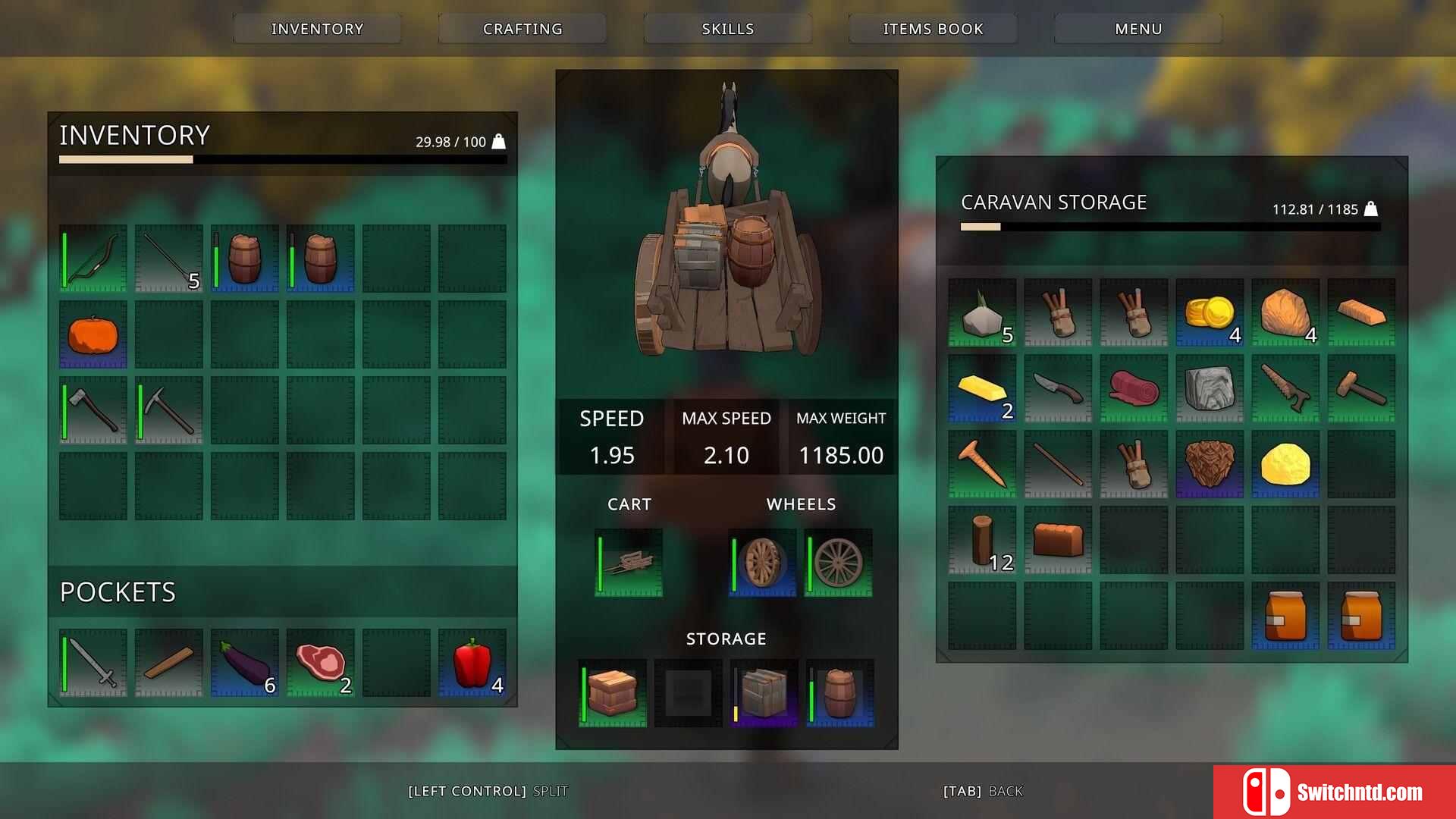1456x819 pixels.
Task: Select the red rolled cloth item
Action: click(1134, 388)
